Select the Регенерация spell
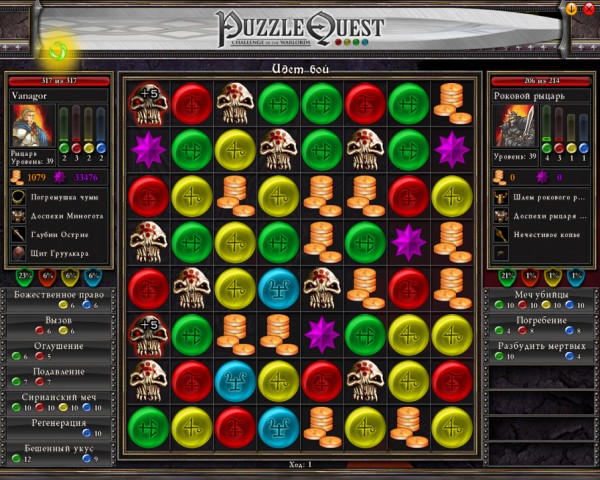The height and width of the screenshot is (480, 600). tap(59, 423)
